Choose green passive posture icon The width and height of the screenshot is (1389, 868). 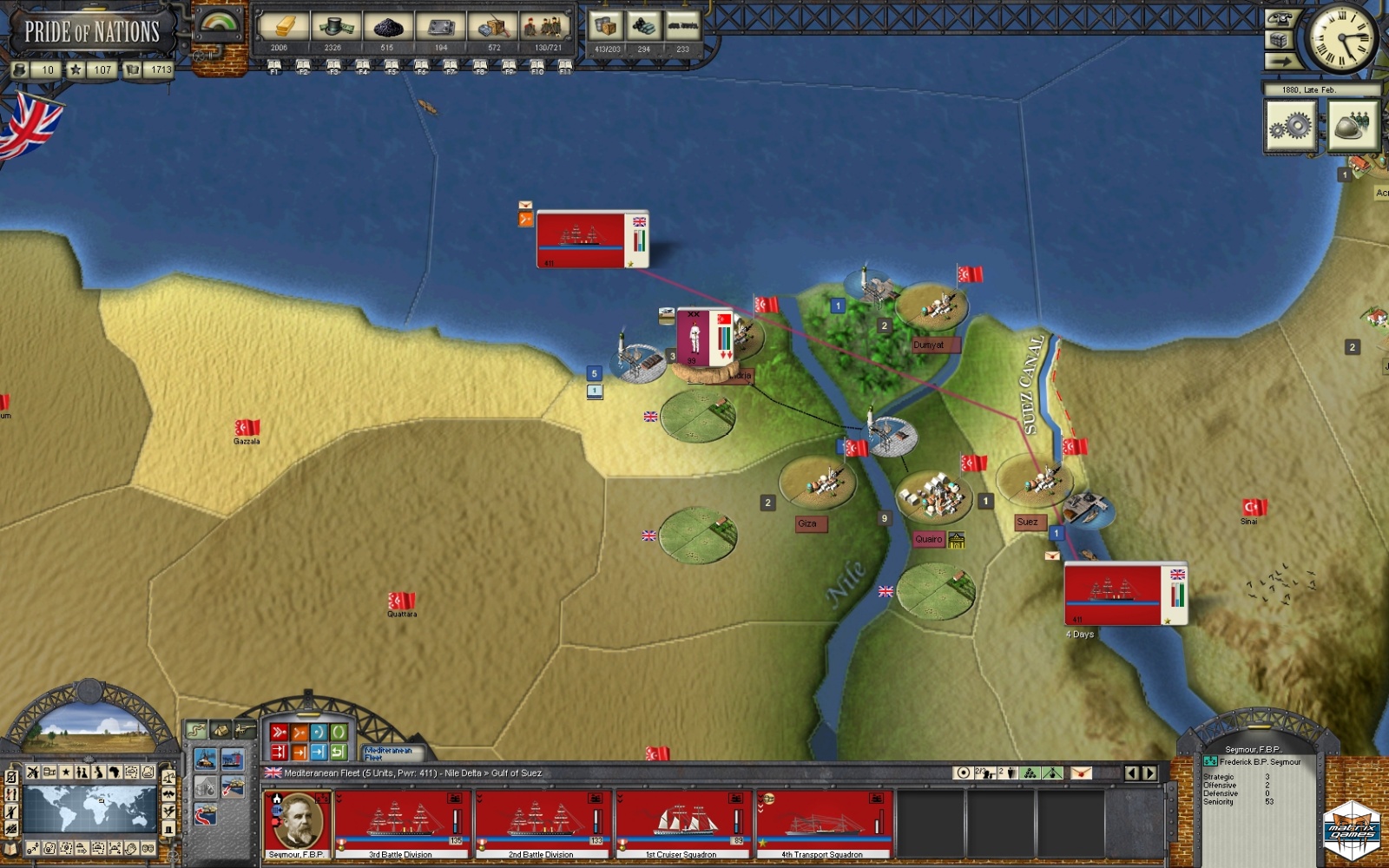339,733
